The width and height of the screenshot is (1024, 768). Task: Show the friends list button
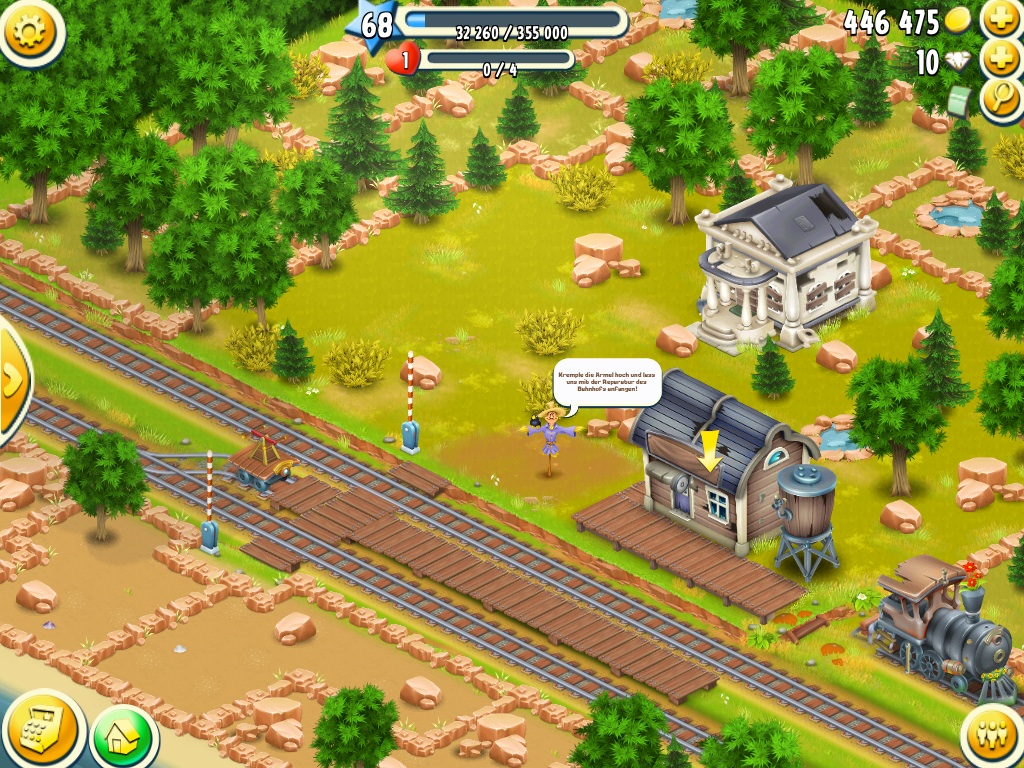(992, 737)
